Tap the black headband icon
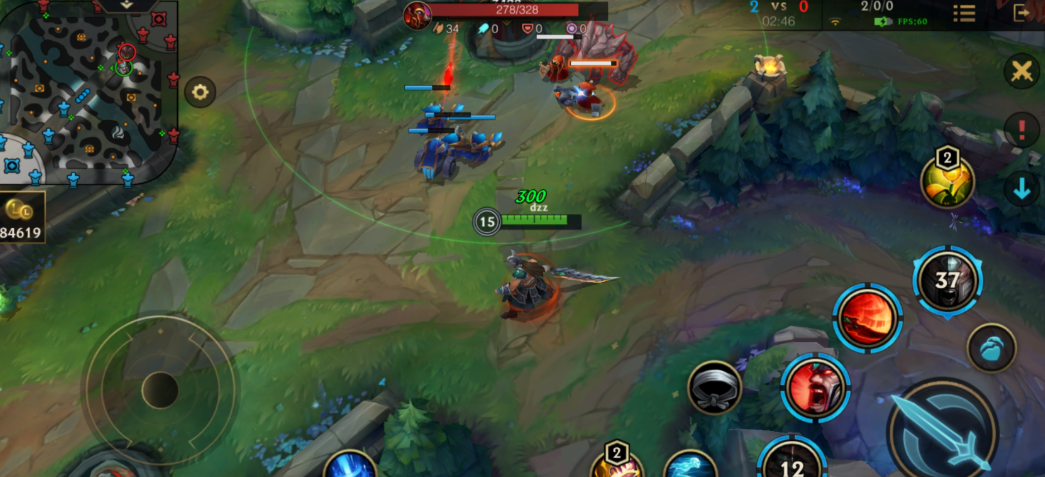Image resolution: width=1045 pixels, height=477 pixels. (715, 388)
